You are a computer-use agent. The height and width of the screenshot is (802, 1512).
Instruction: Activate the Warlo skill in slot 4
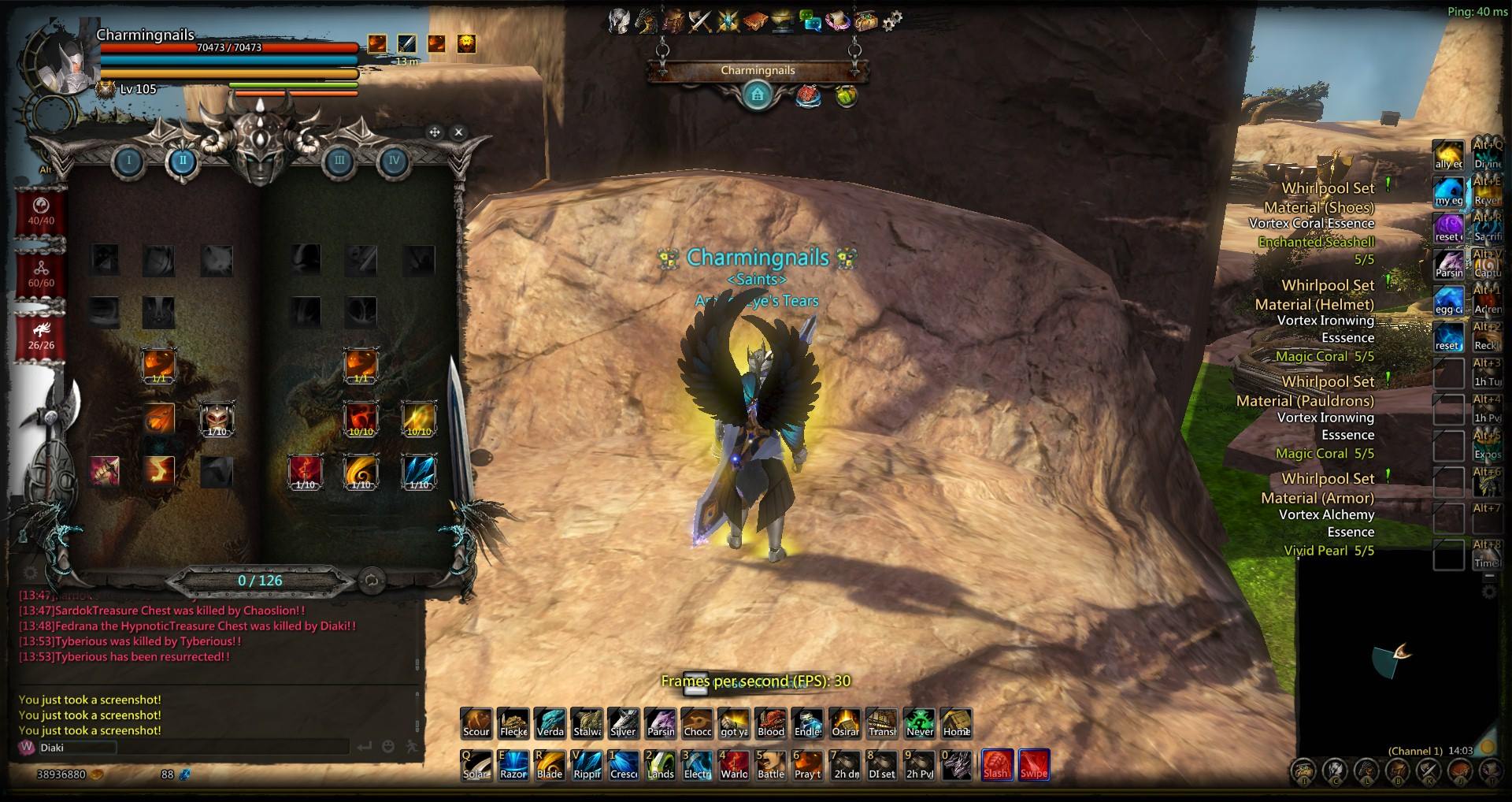click(x=734, y=764)
